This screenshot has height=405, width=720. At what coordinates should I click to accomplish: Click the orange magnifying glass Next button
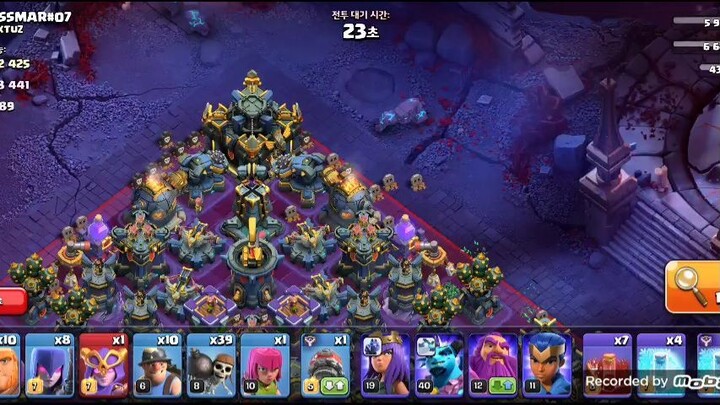point(692,287)
